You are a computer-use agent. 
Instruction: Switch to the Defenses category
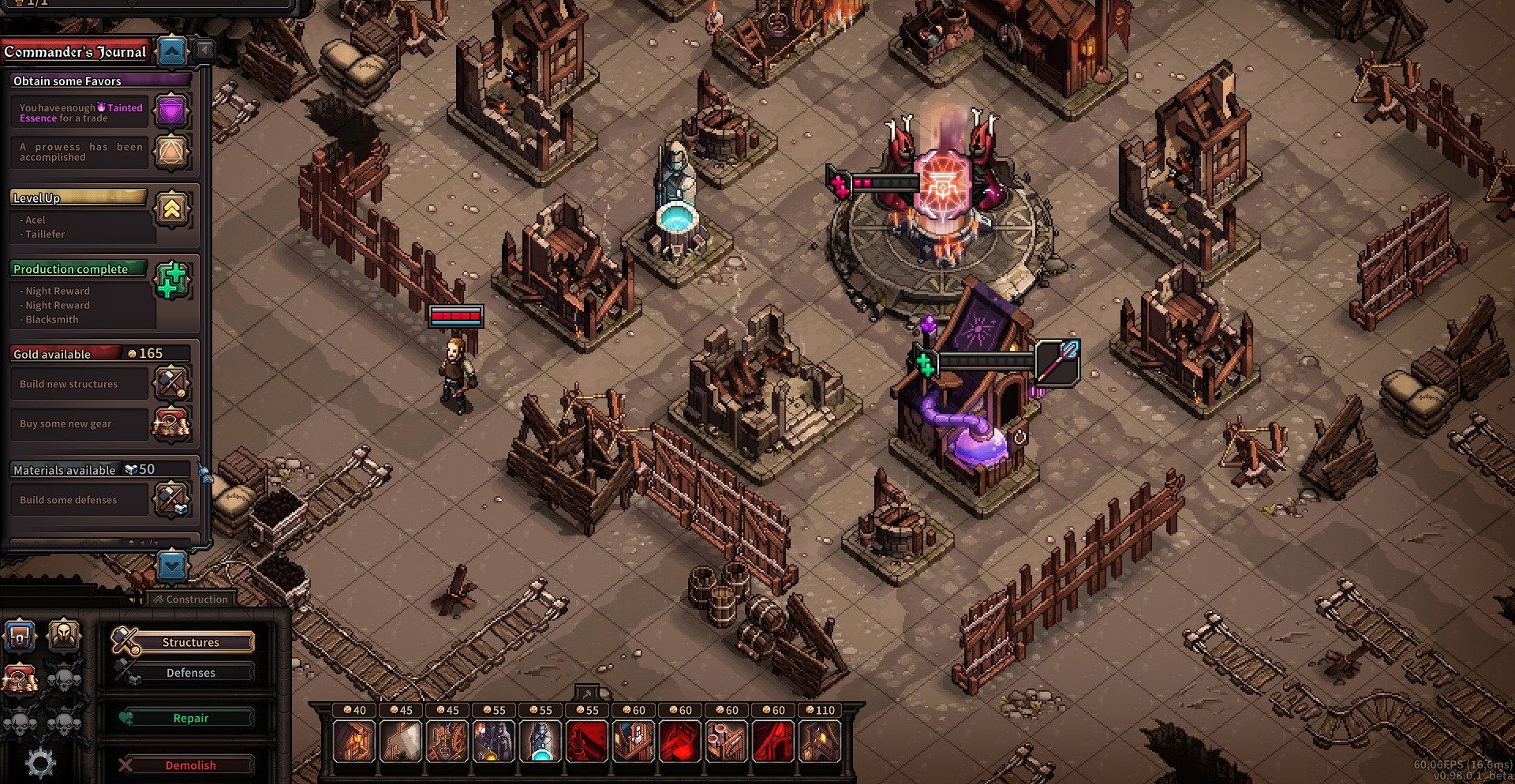pos(190,673)
